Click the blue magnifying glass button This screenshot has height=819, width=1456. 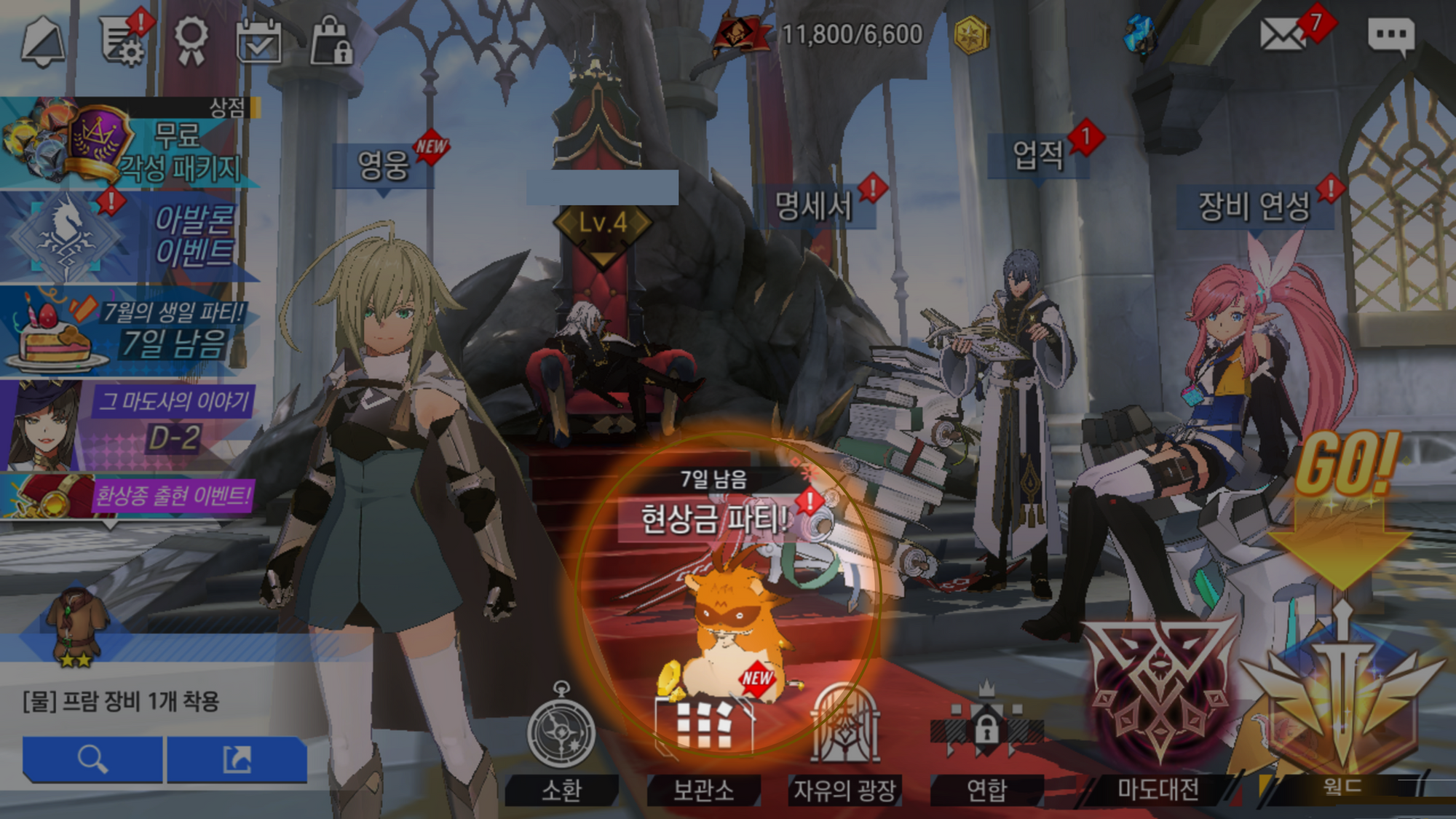pyautogui.click(x=92, y=759)
